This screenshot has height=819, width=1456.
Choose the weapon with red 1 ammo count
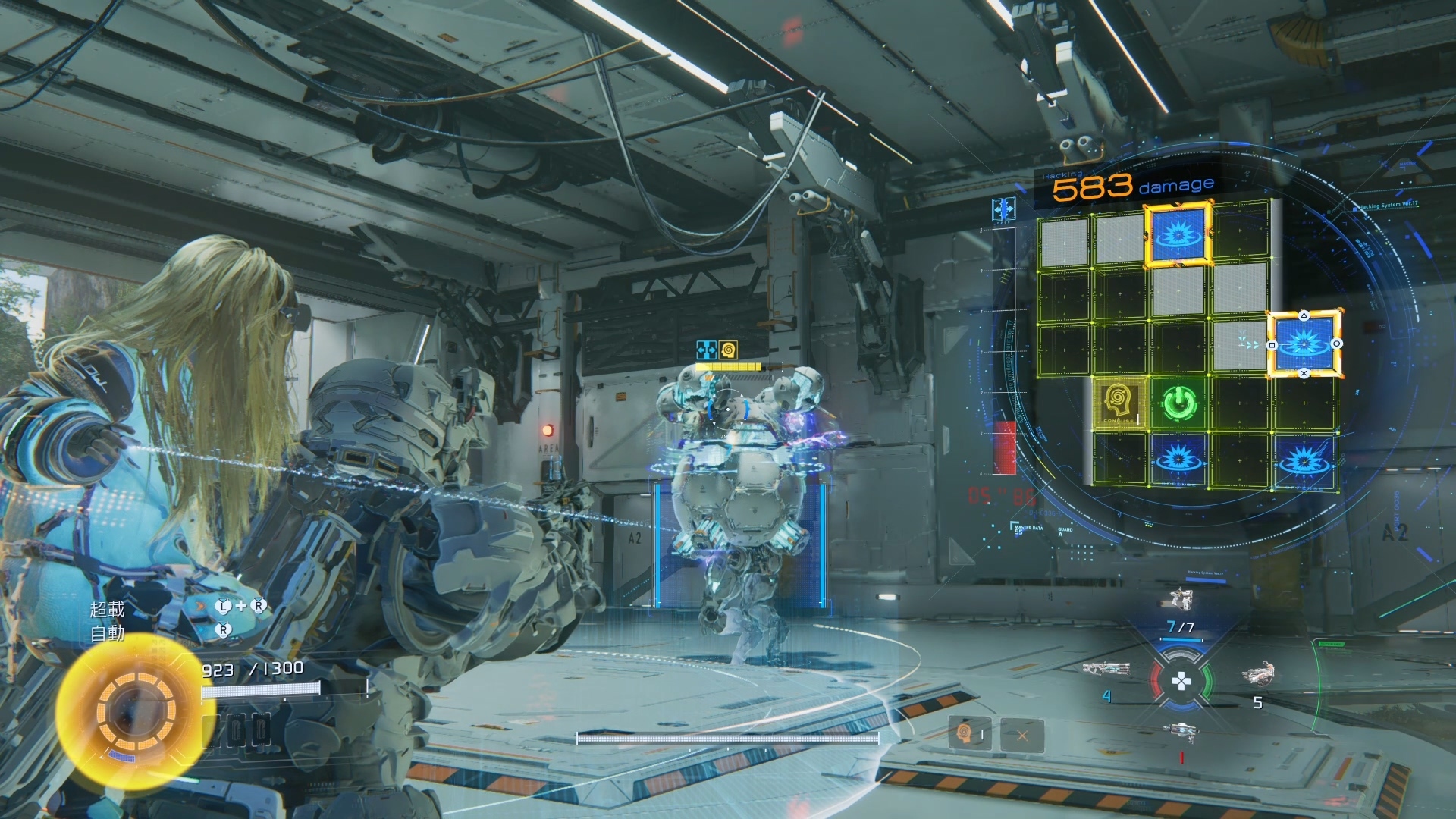1181,732
